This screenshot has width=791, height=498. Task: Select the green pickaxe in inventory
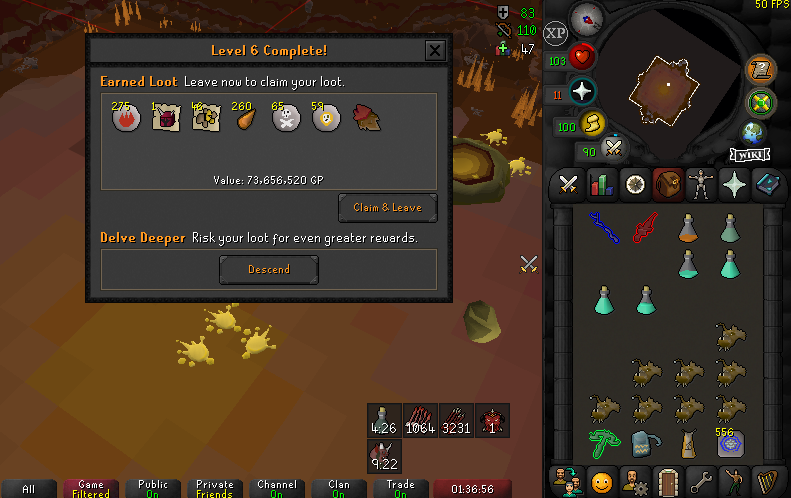pyautogui.click(x=603, y=440)
